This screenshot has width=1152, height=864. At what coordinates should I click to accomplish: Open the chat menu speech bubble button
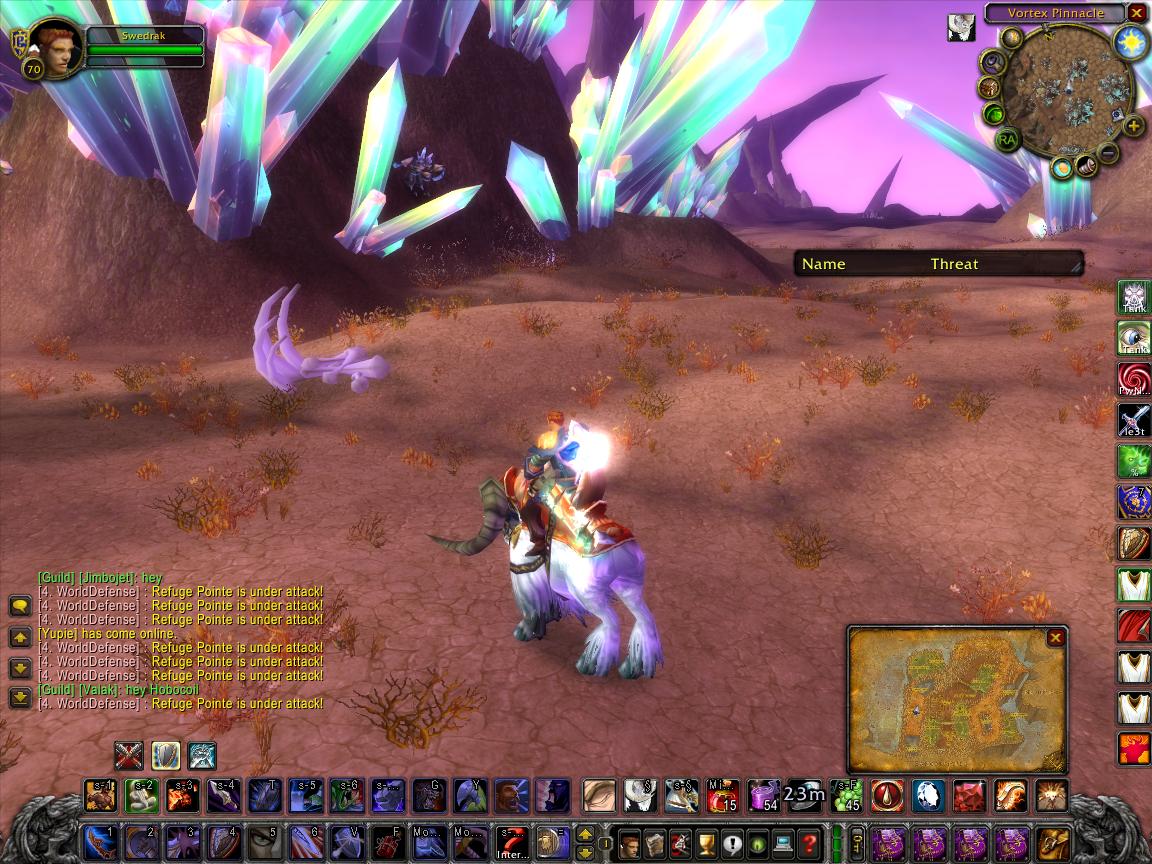pos(20,606)
